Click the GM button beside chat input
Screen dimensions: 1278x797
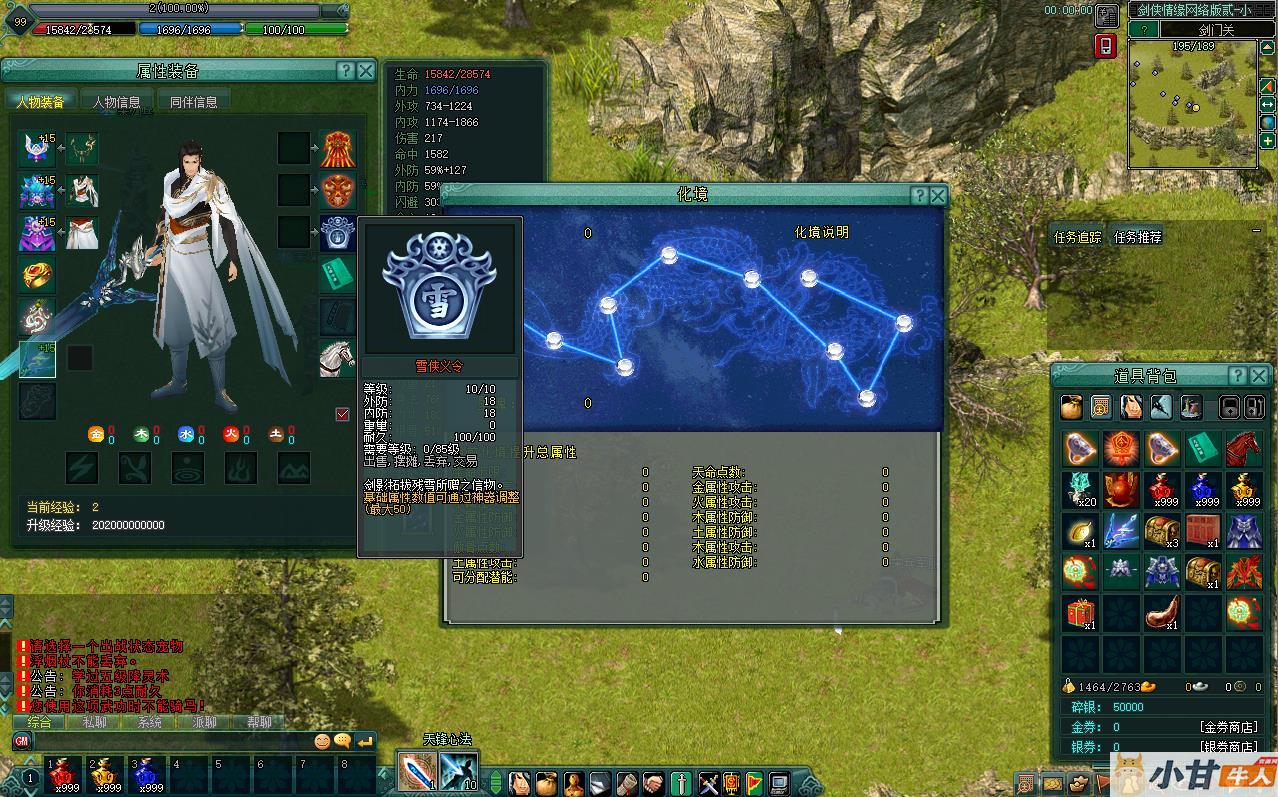coord(22,741)
